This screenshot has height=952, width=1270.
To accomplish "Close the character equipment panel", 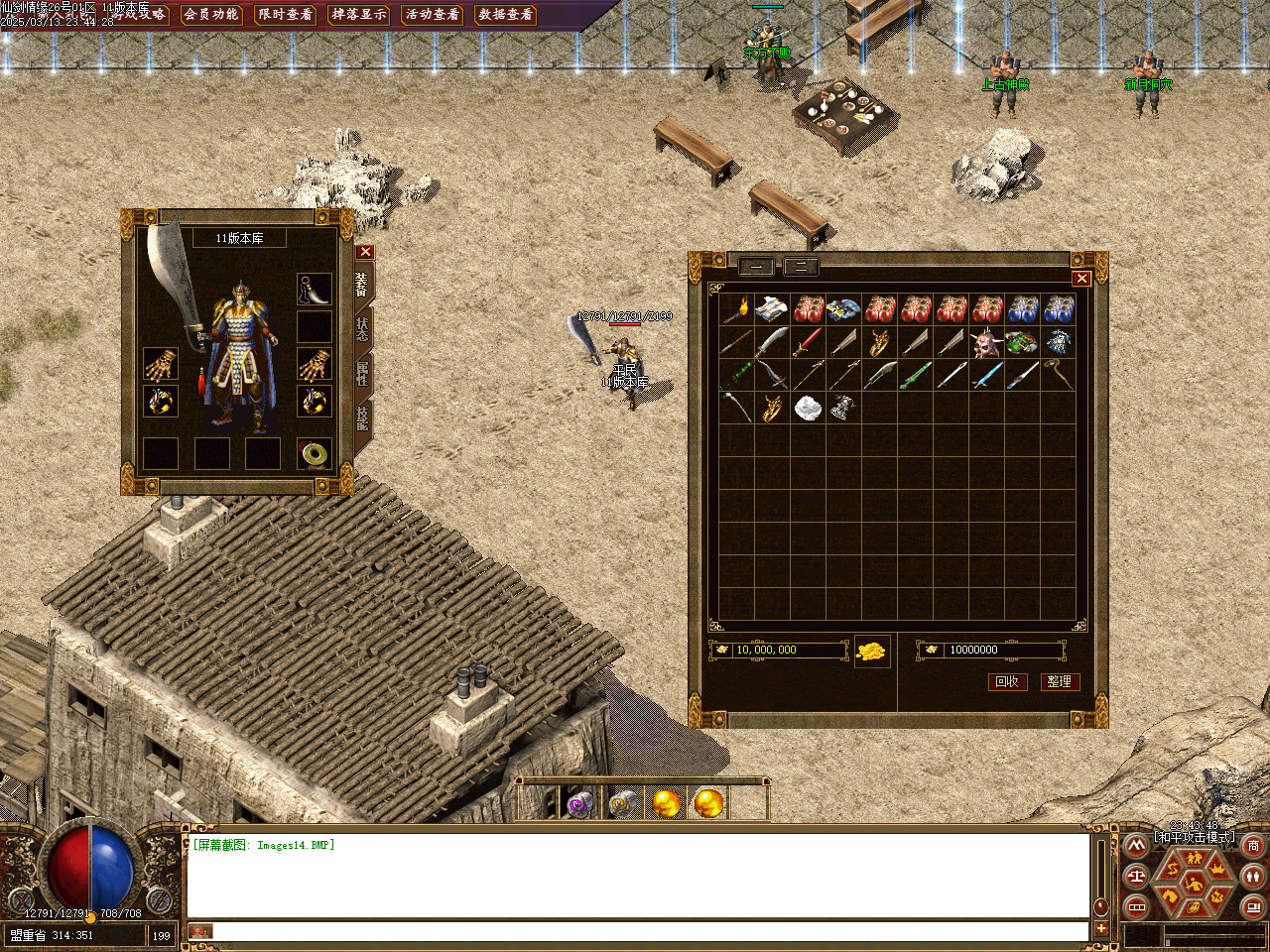I will (365, 252).
